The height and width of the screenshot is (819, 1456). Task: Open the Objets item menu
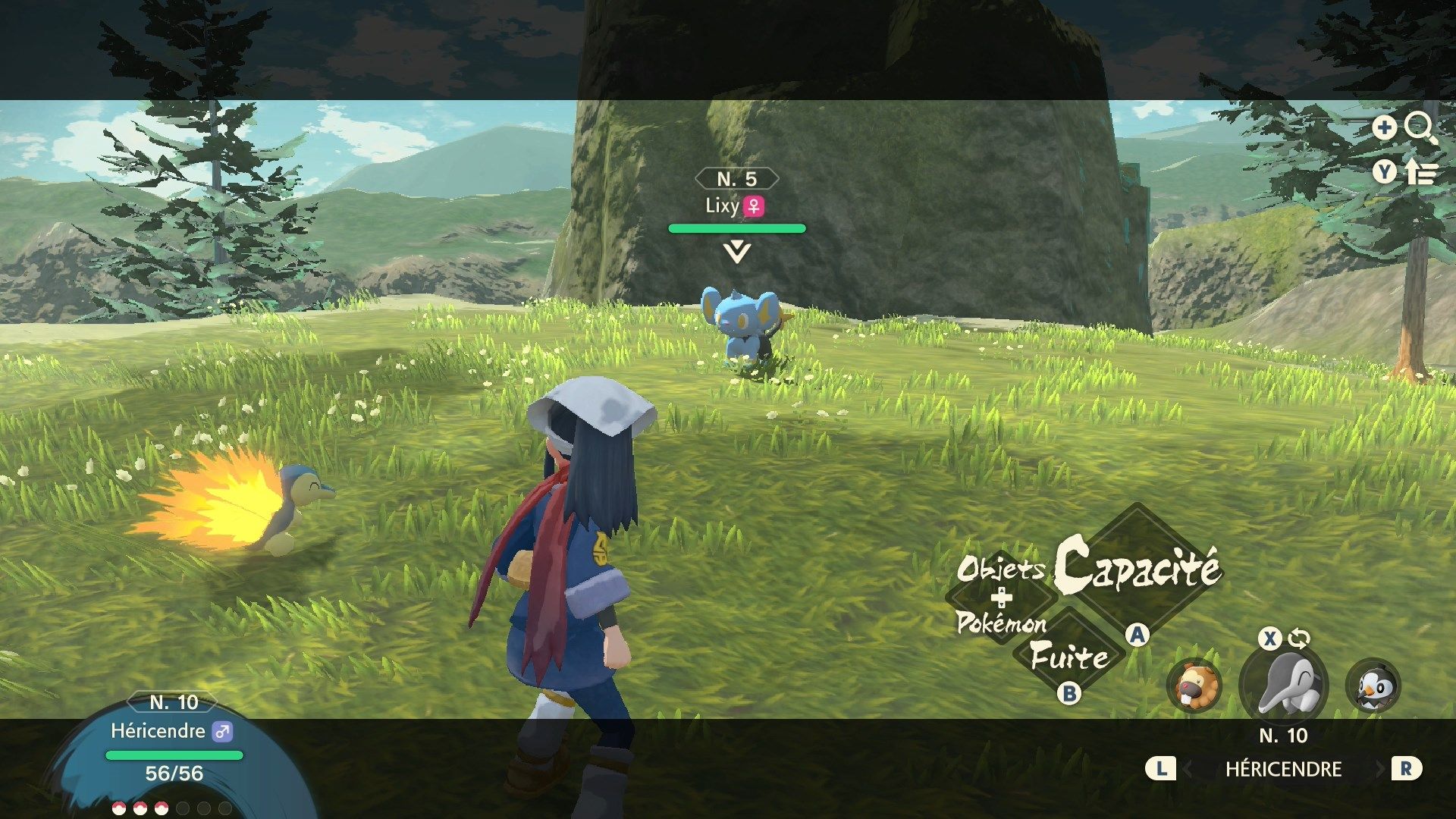click(x=1001, y=568)
